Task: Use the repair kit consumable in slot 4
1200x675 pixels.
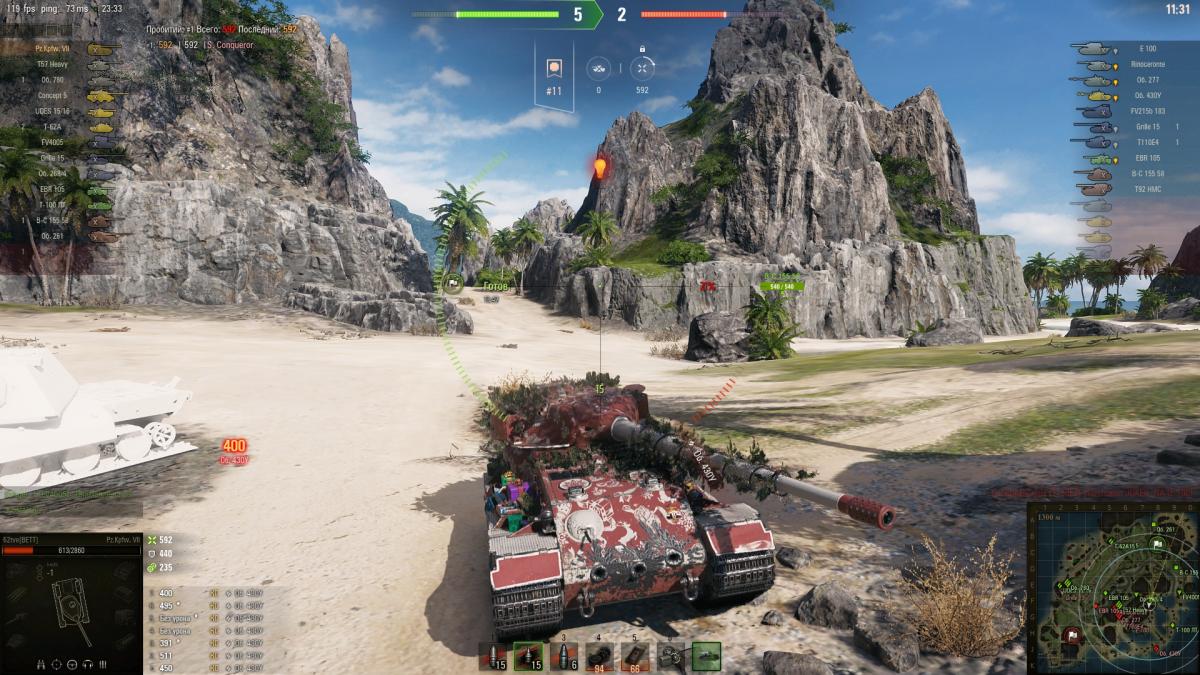Action: pyautogui.click(x=599, y=656)
